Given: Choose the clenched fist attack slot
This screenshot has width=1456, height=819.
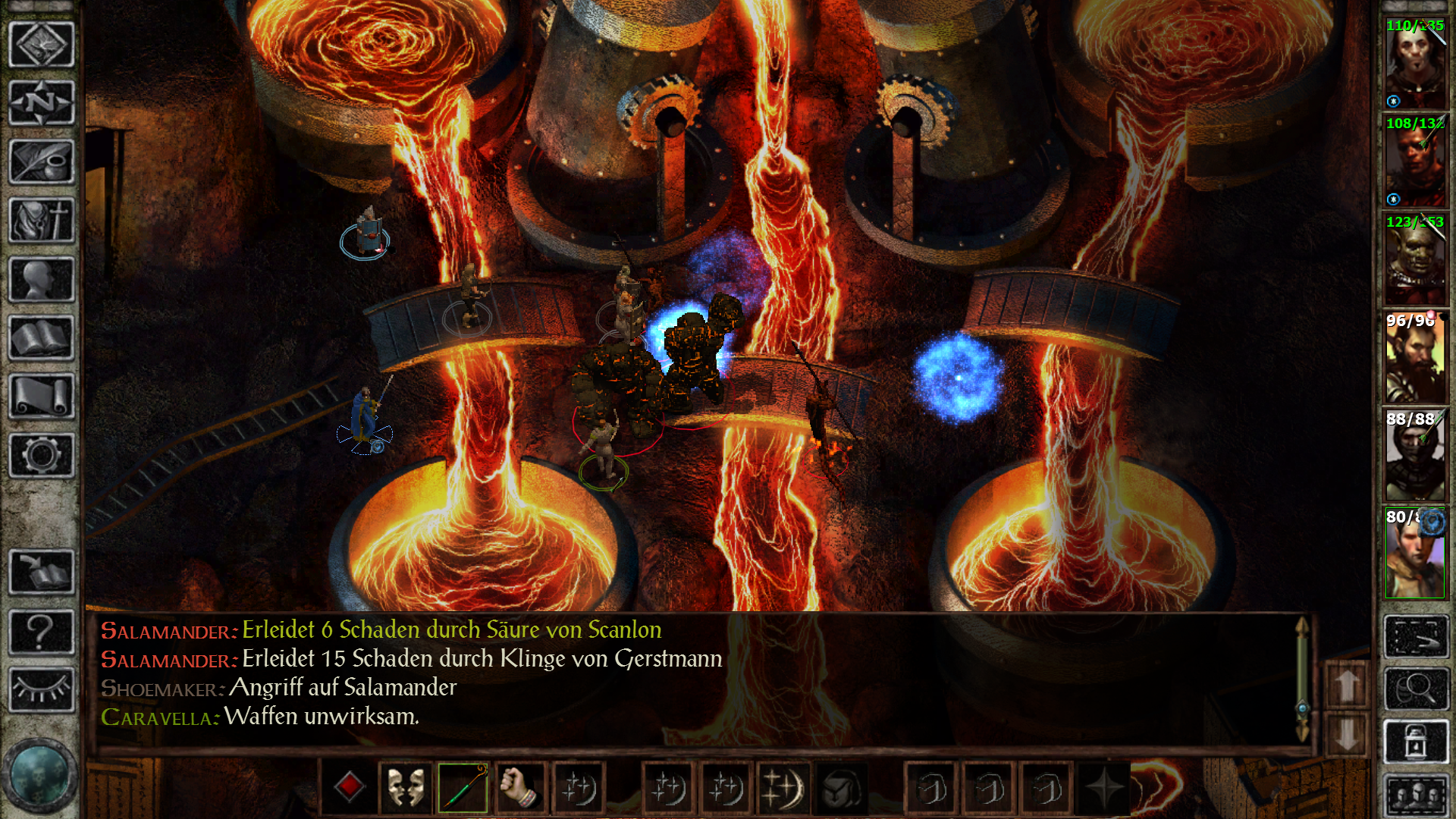Looking at the screenshot, I should tap(519, 788).
